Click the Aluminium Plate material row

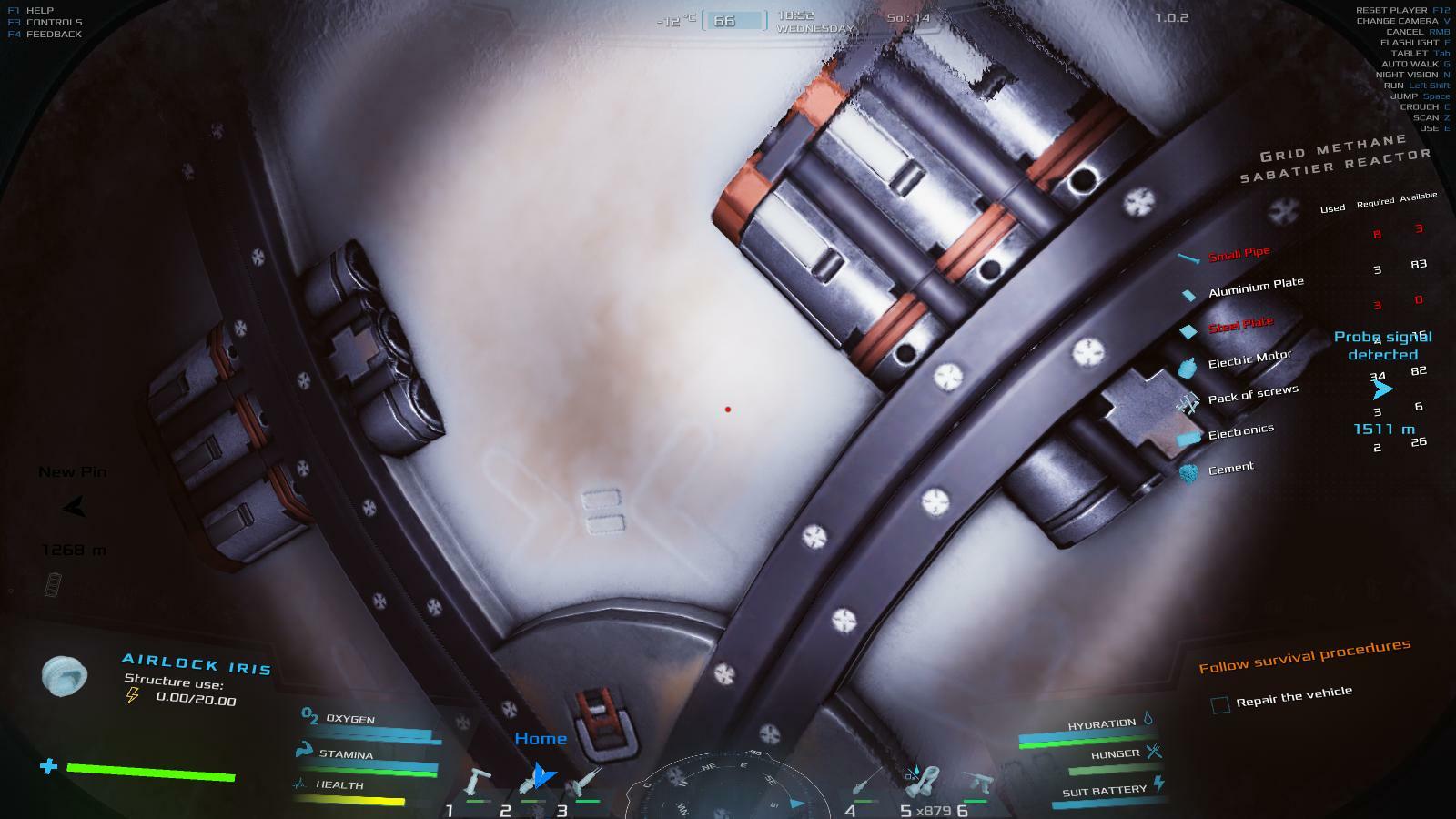(x=1255, y=288)
